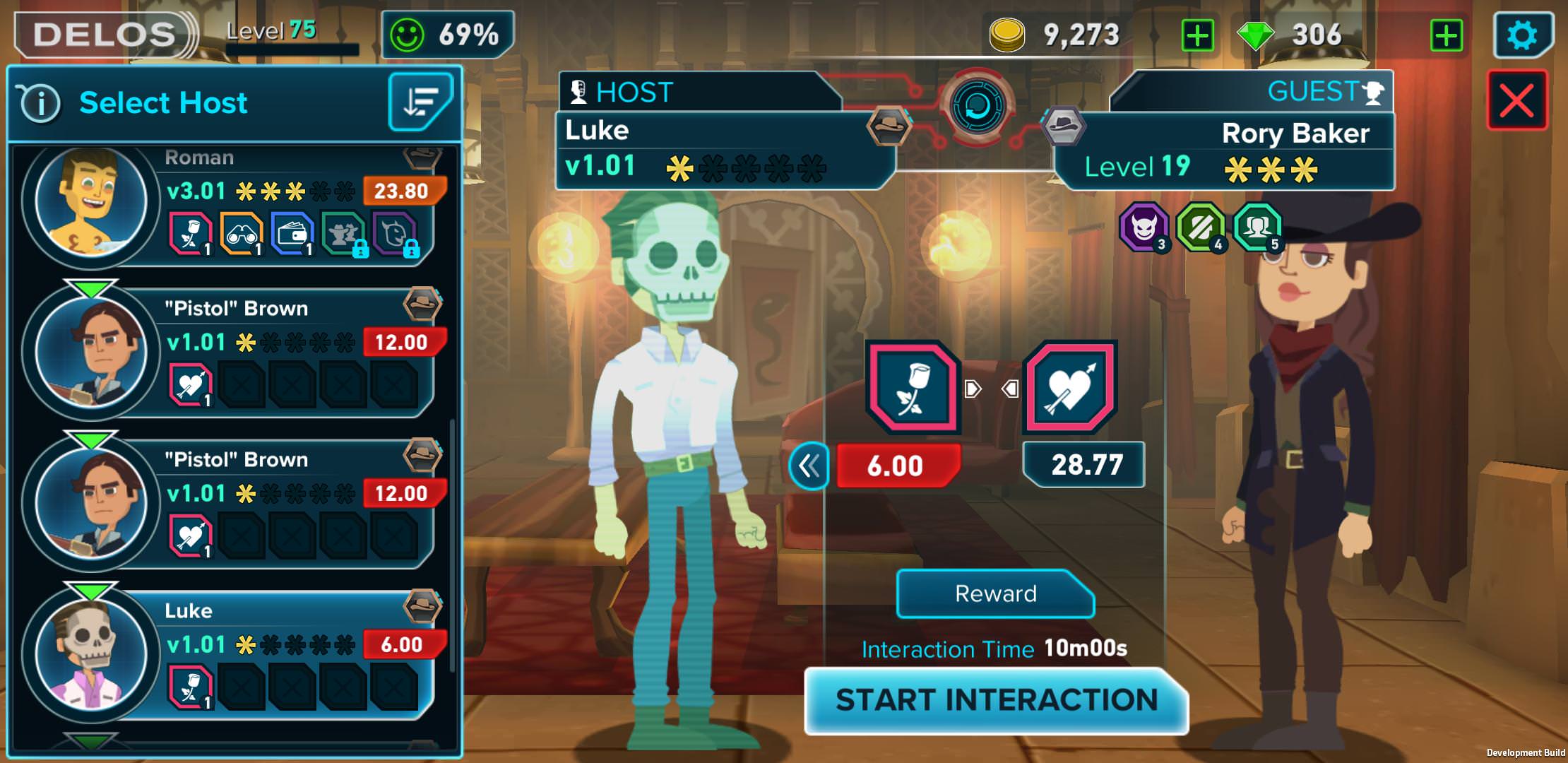The image size is (1568, 763).
Task: Start the interaction with Rory Baker
Action: [x=996, y=700]
